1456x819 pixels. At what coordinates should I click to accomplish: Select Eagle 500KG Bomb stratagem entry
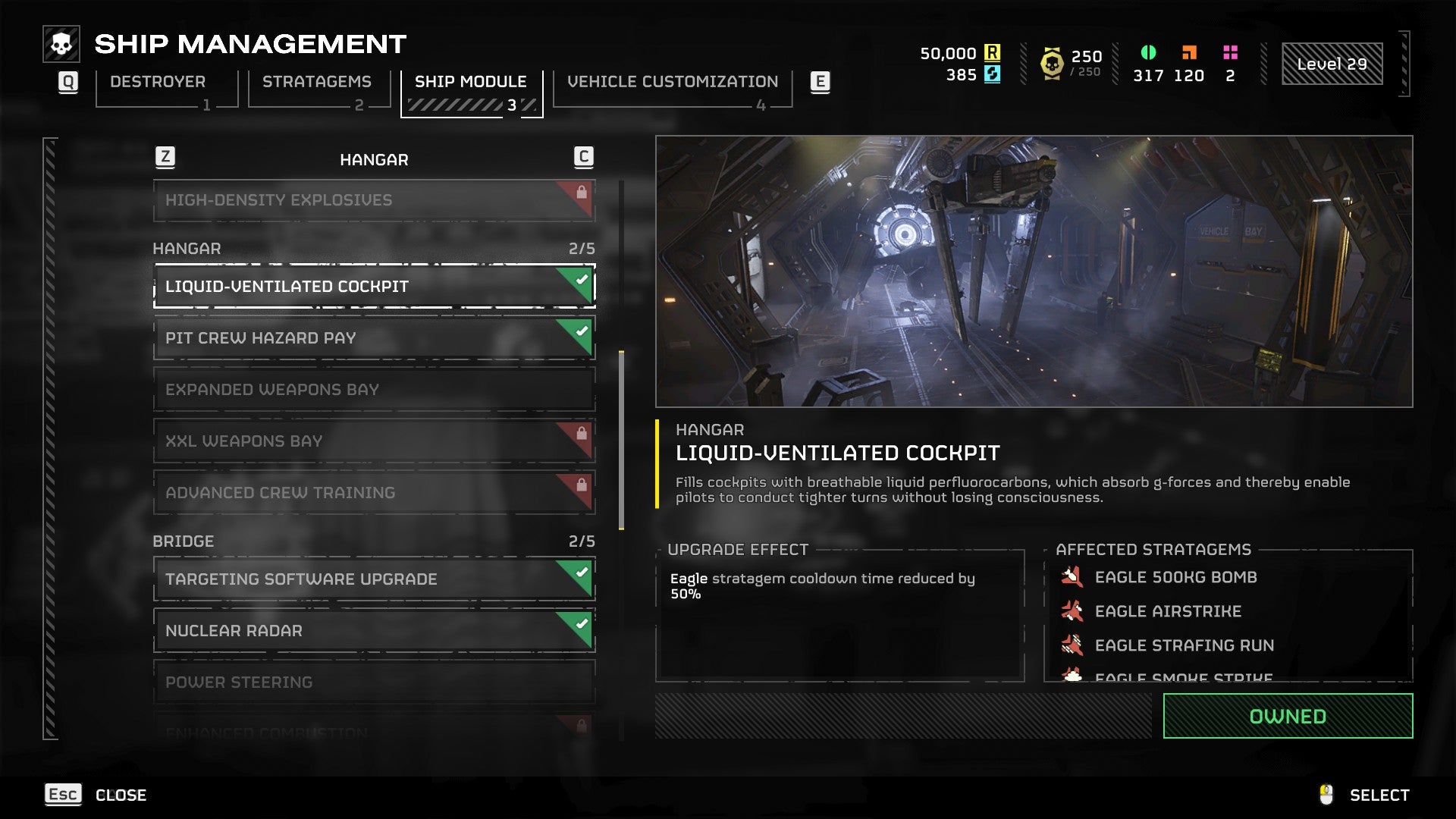tap(1175, 578)
